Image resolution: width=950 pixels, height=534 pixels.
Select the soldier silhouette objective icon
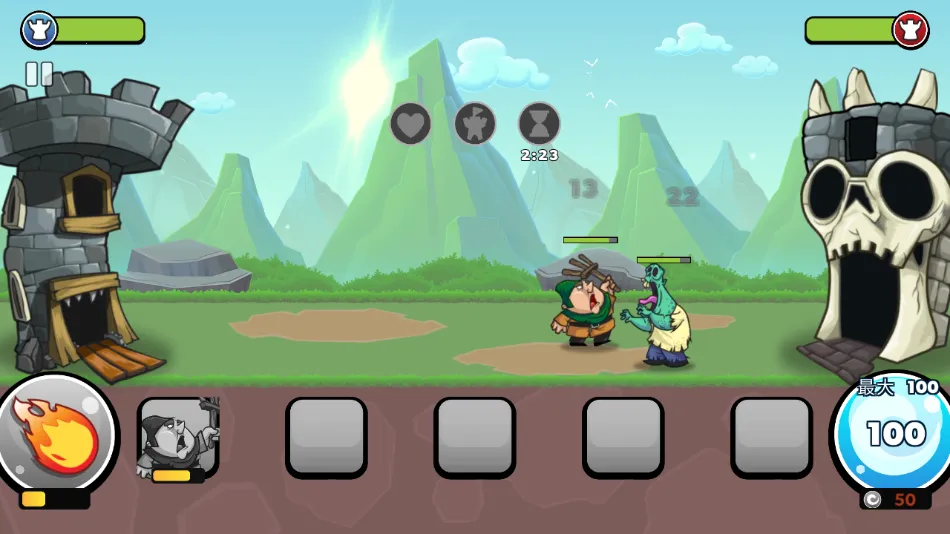click(x=475, y=124)
